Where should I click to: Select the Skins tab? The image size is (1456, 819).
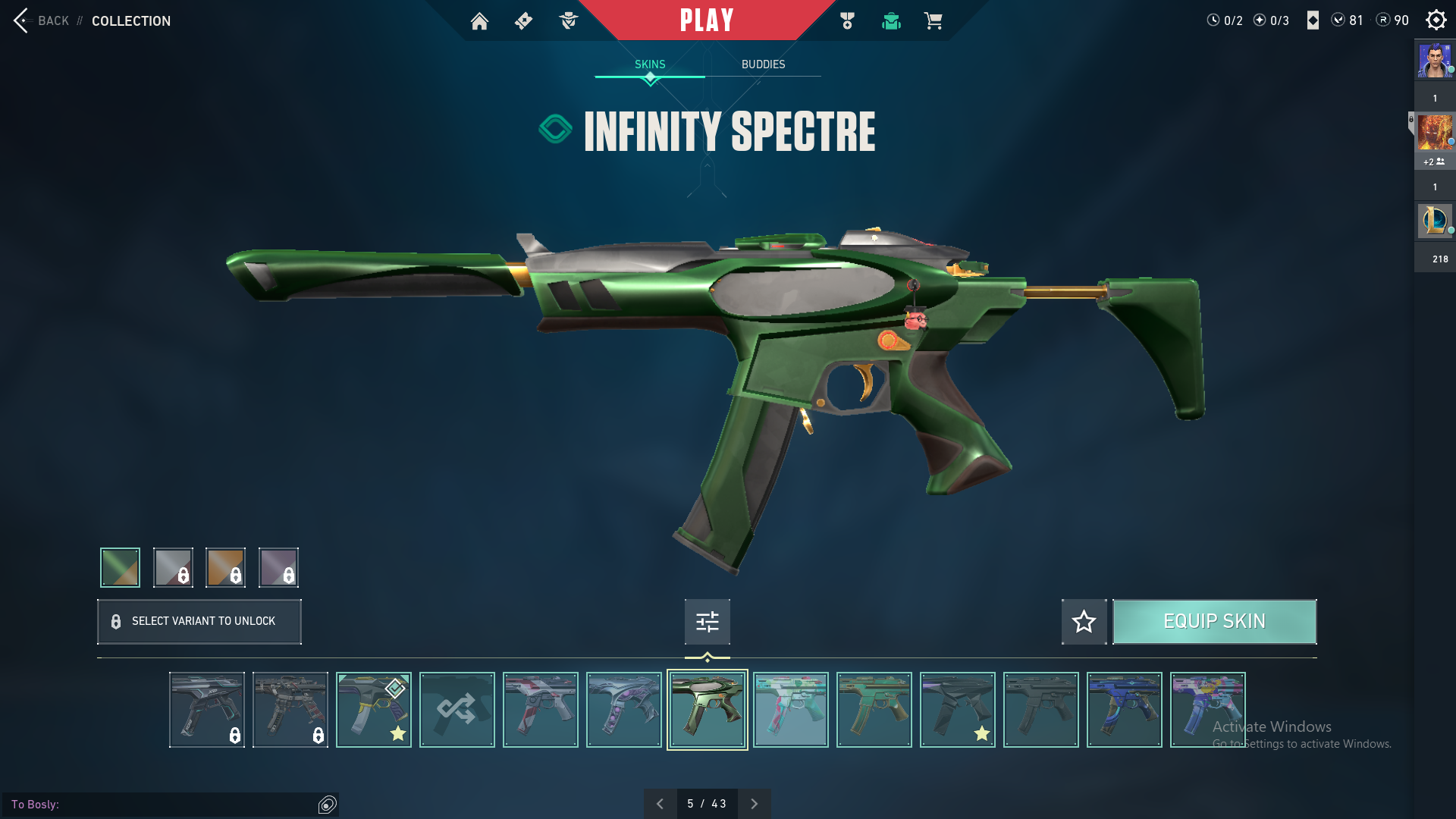point(650,64)
